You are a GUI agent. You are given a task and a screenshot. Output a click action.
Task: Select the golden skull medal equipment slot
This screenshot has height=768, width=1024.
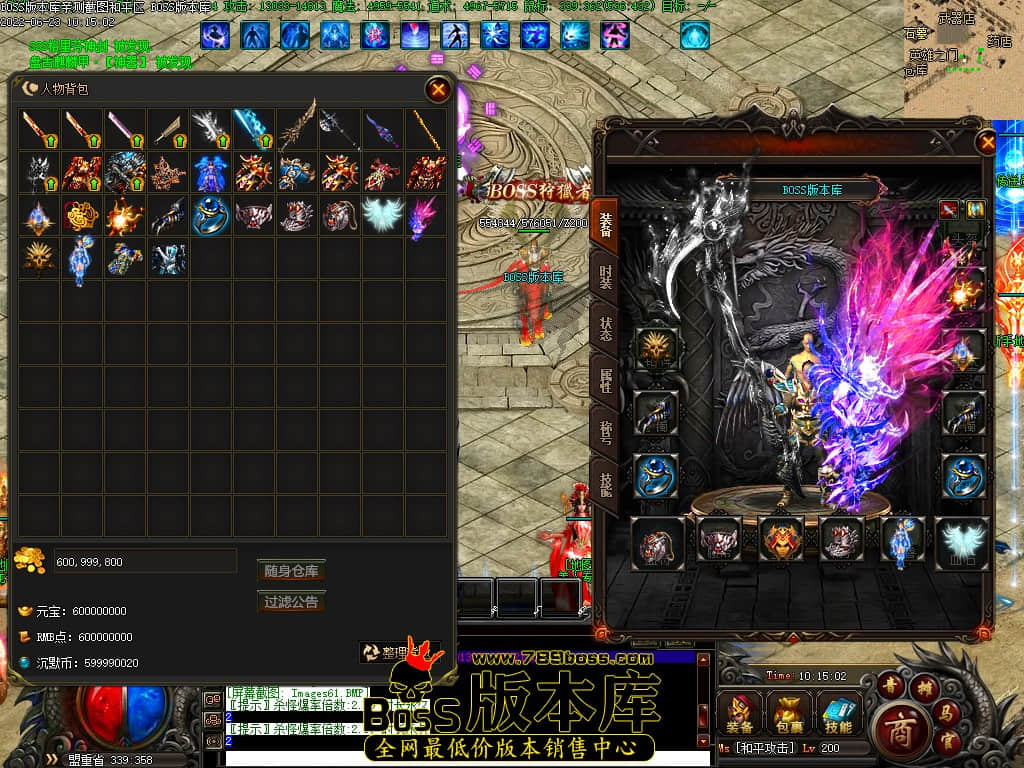pos(656,349)
